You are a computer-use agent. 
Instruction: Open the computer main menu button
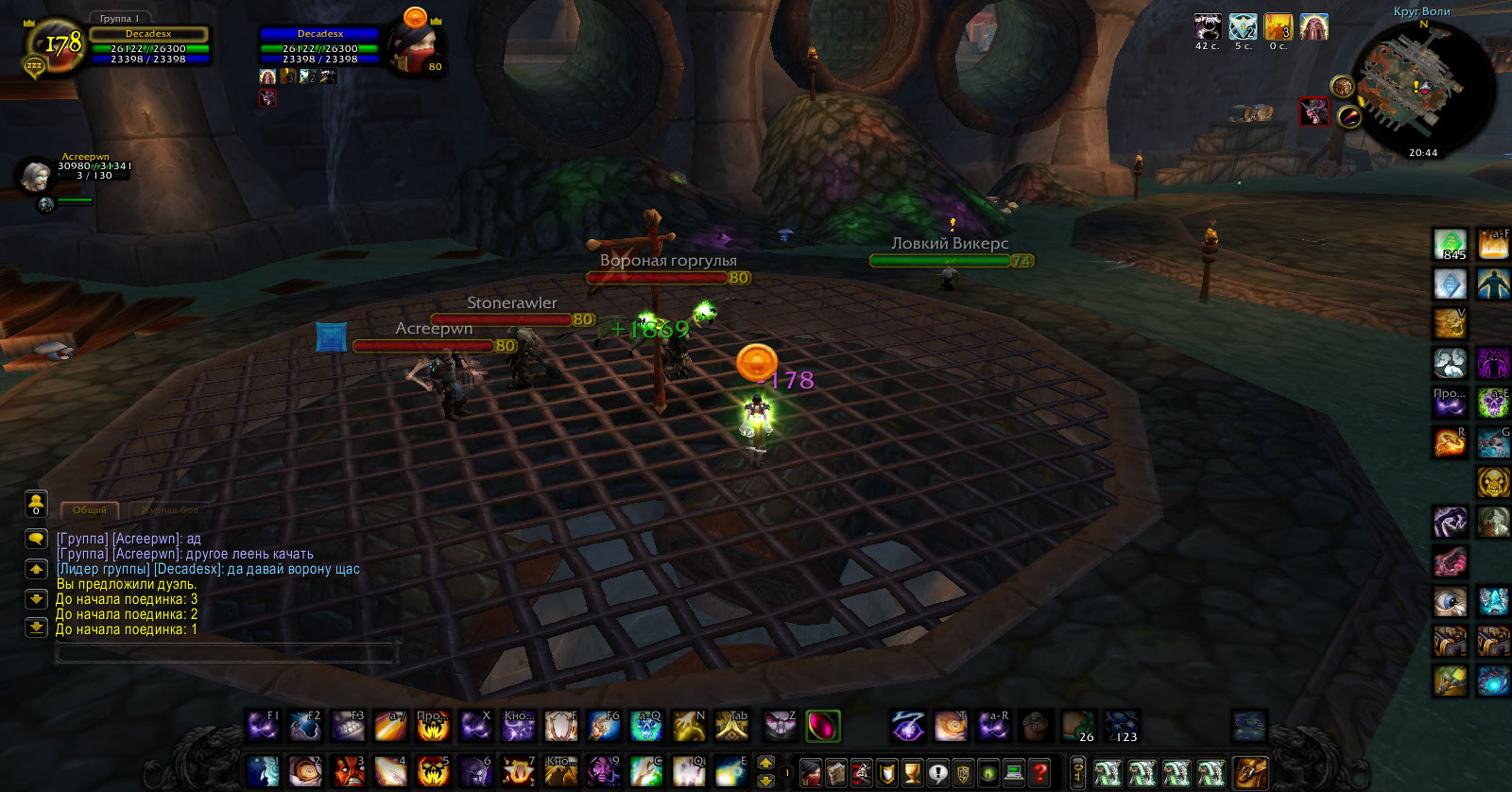pyautogui.click(x=1014, y=773)
